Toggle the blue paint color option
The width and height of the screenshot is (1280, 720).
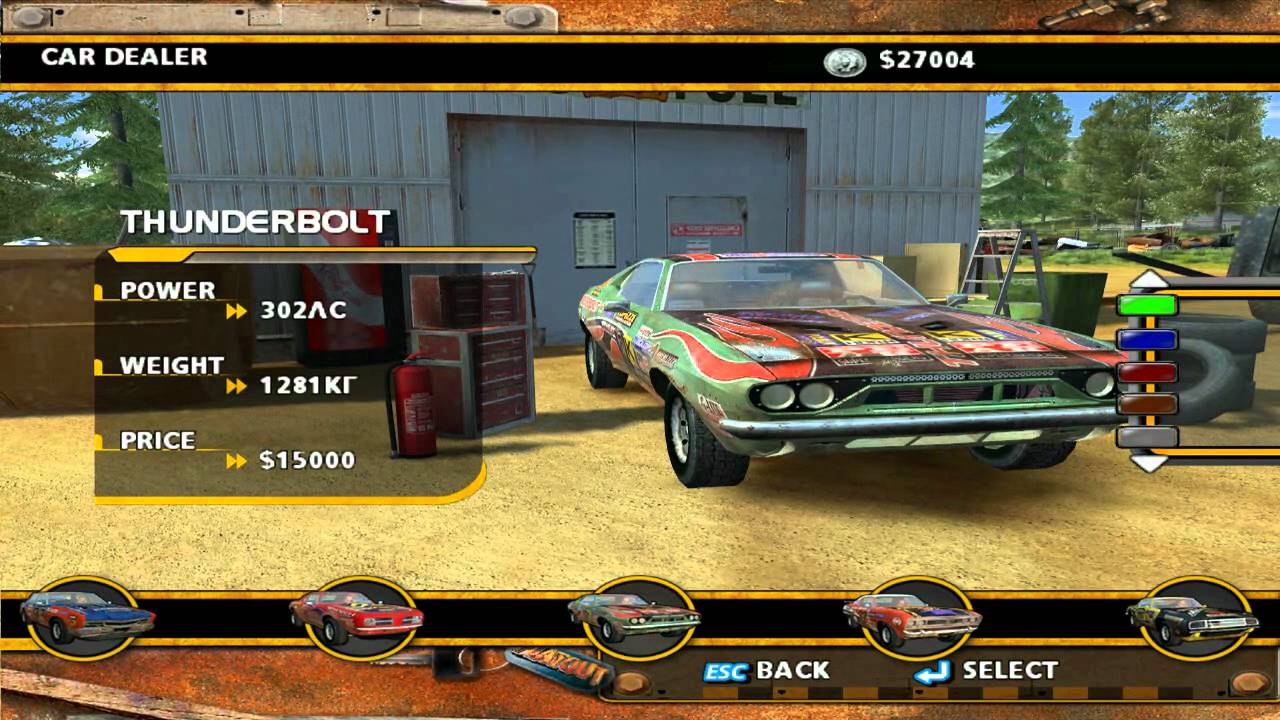pos(1147,338)
